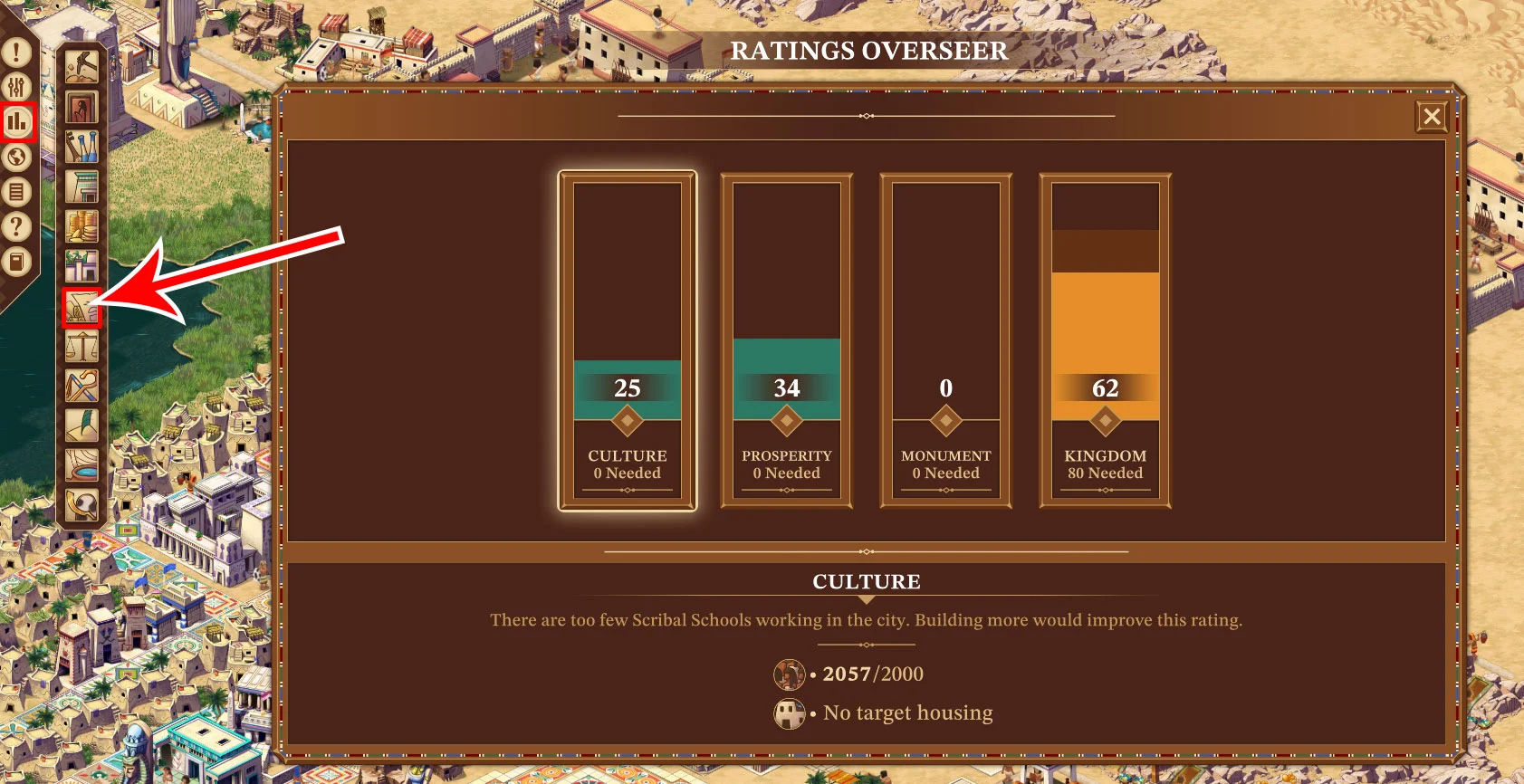Open the gold coins treasury overseer
Viewport: 1524px width, 784px height.
point(81,226)
